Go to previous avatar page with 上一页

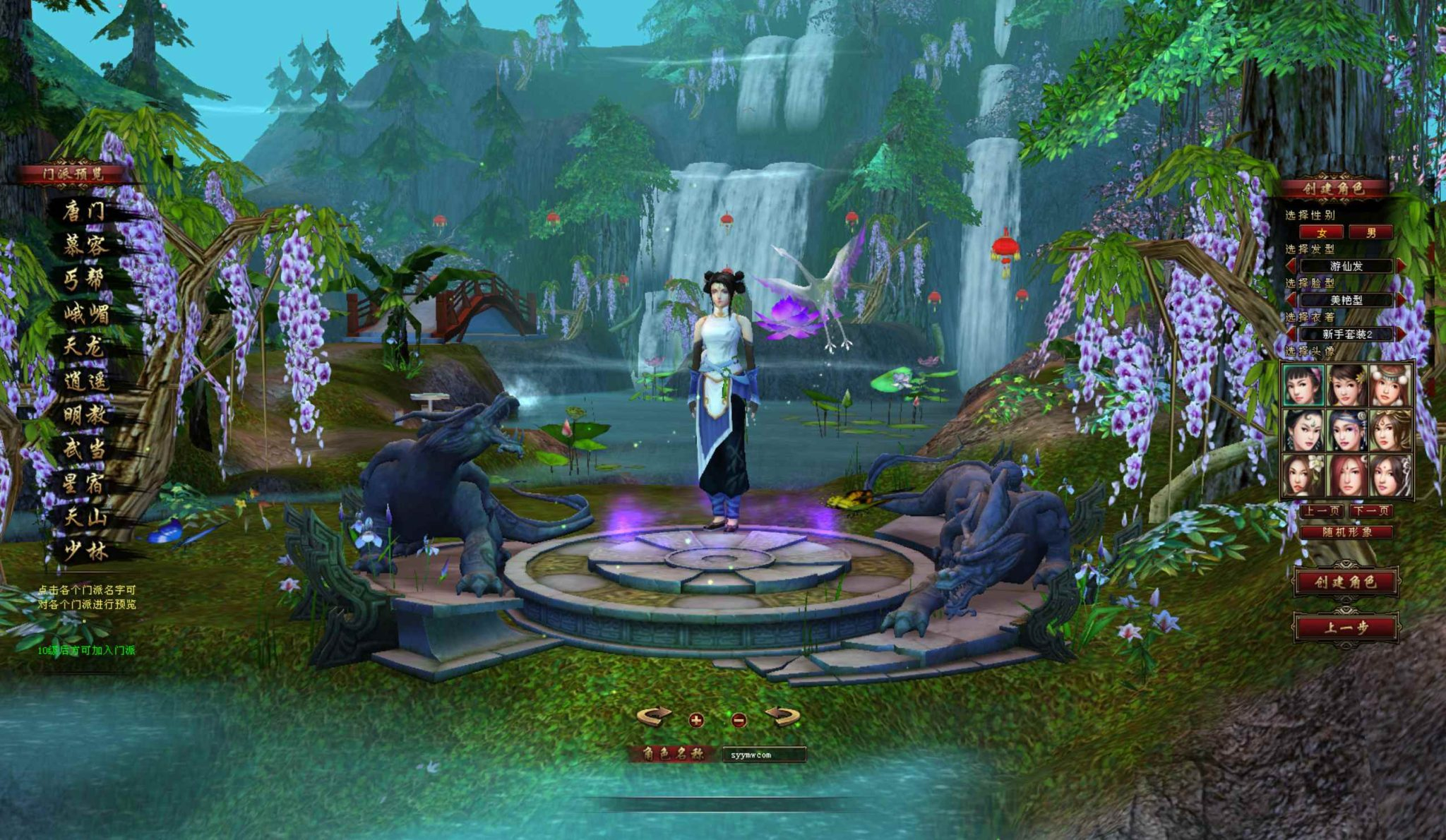tap(1323, 510)
